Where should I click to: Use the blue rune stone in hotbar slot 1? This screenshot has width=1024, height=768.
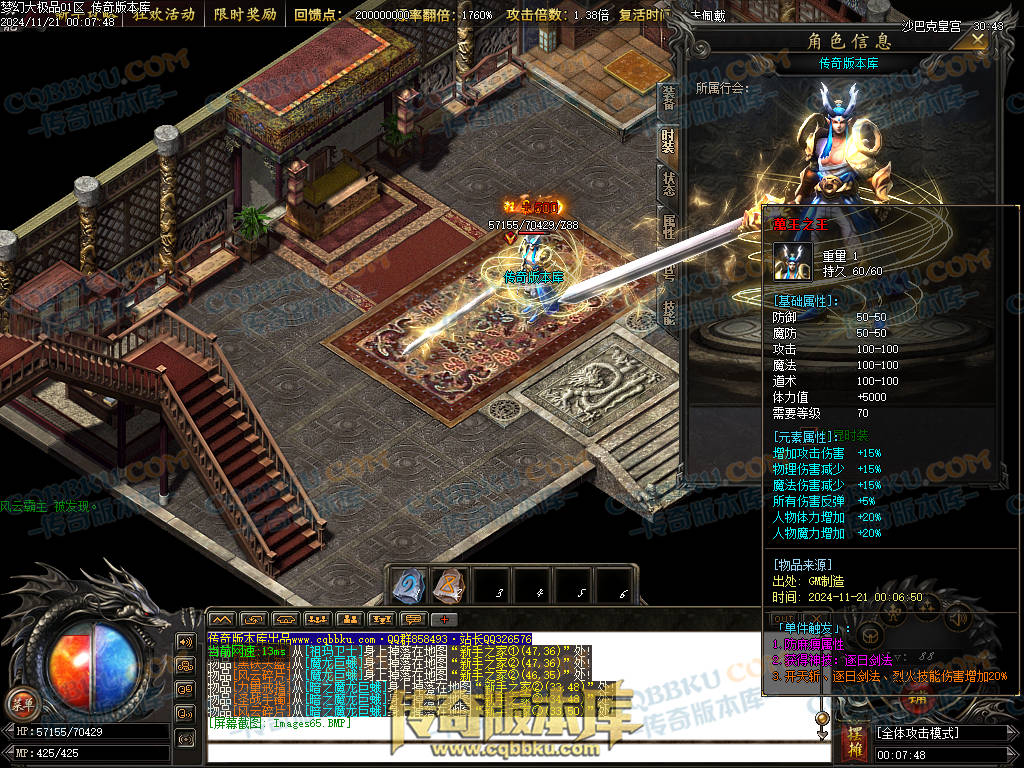(x=409, y=585)
